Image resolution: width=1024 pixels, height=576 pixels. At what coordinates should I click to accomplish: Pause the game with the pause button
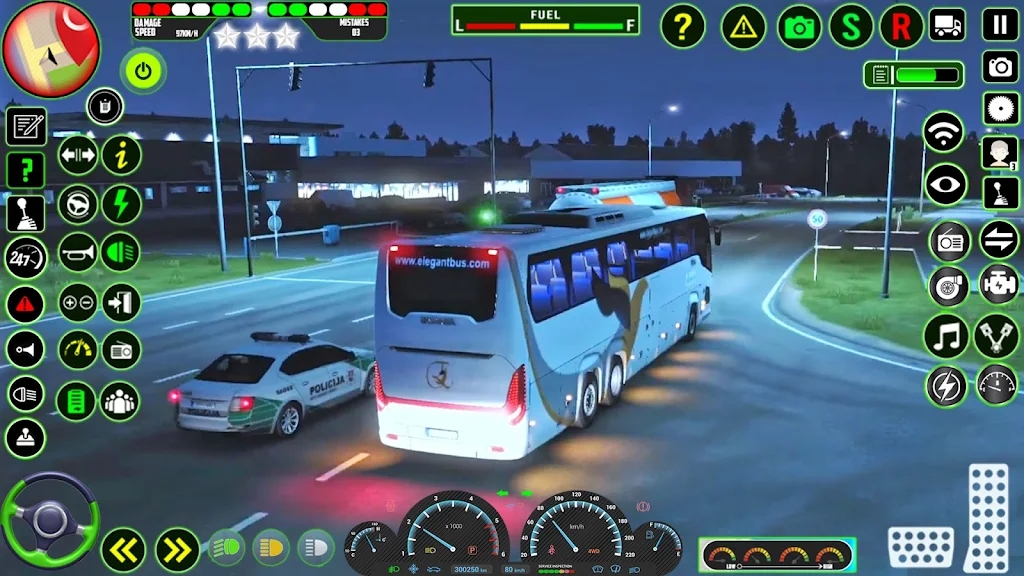[x=1000, y=24]
